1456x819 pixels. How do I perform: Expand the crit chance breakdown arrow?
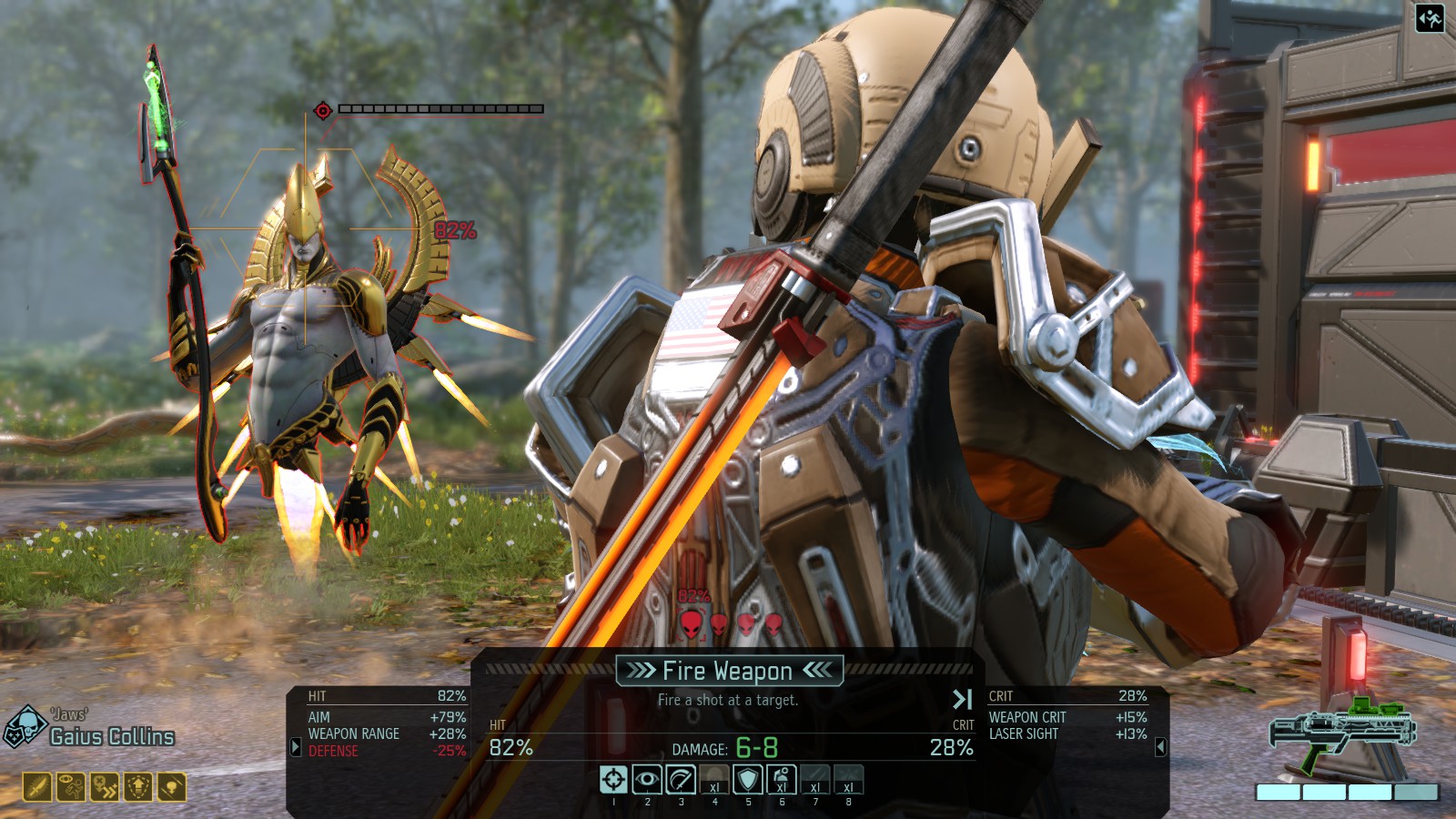click(1160, 747)
